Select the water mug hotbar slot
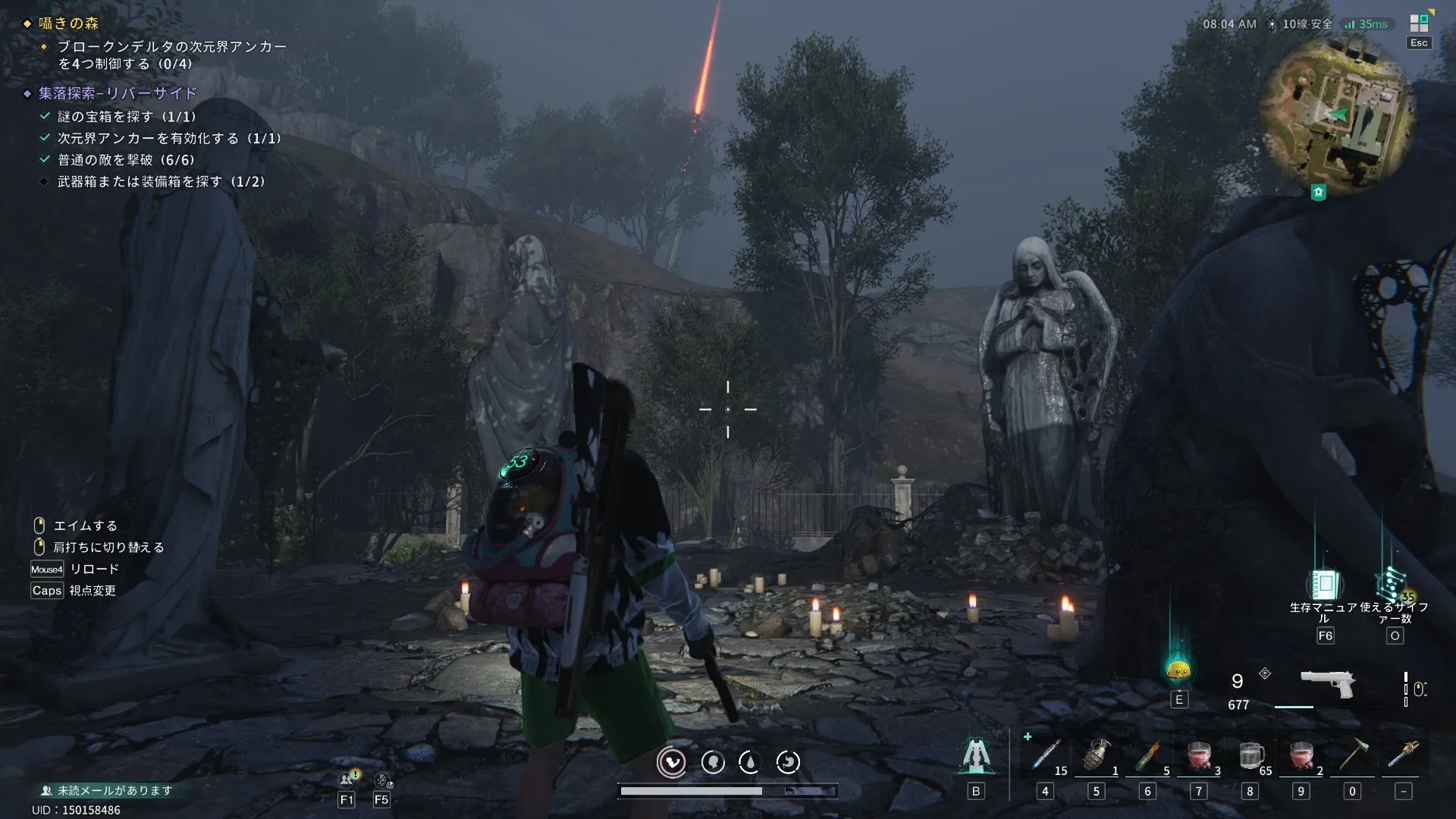Viewport: 1456px width, 819px height. 1250,755
